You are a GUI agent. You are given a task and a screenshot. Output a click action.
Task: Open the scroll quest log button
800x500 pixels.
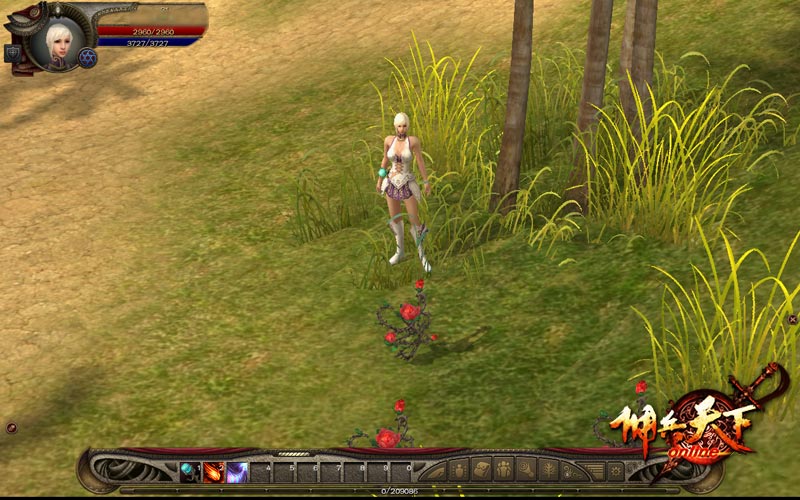[x=482, y=470]
